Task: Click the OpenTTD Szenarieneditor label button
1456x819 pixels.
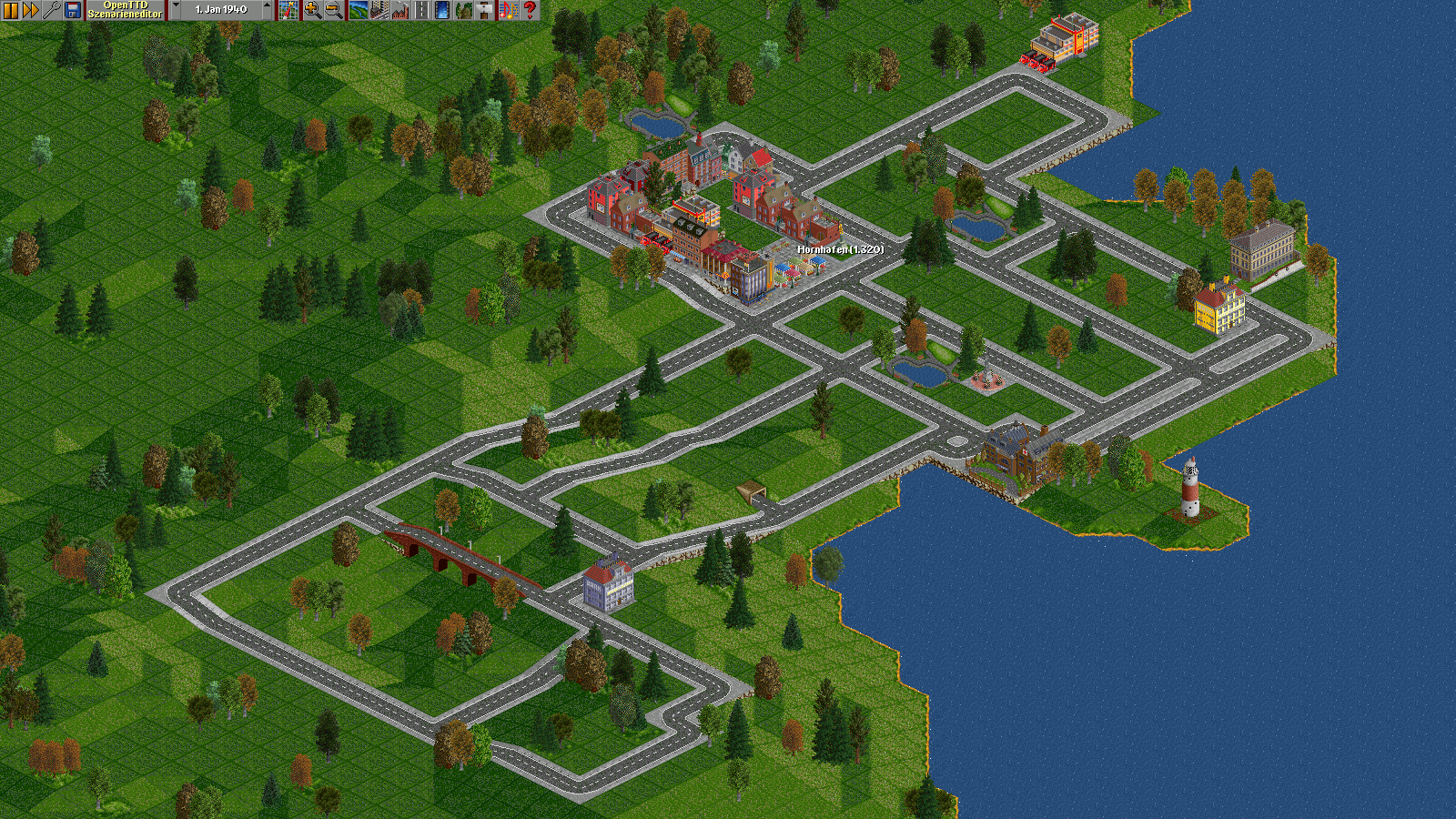Action: (x=126, y=10)
